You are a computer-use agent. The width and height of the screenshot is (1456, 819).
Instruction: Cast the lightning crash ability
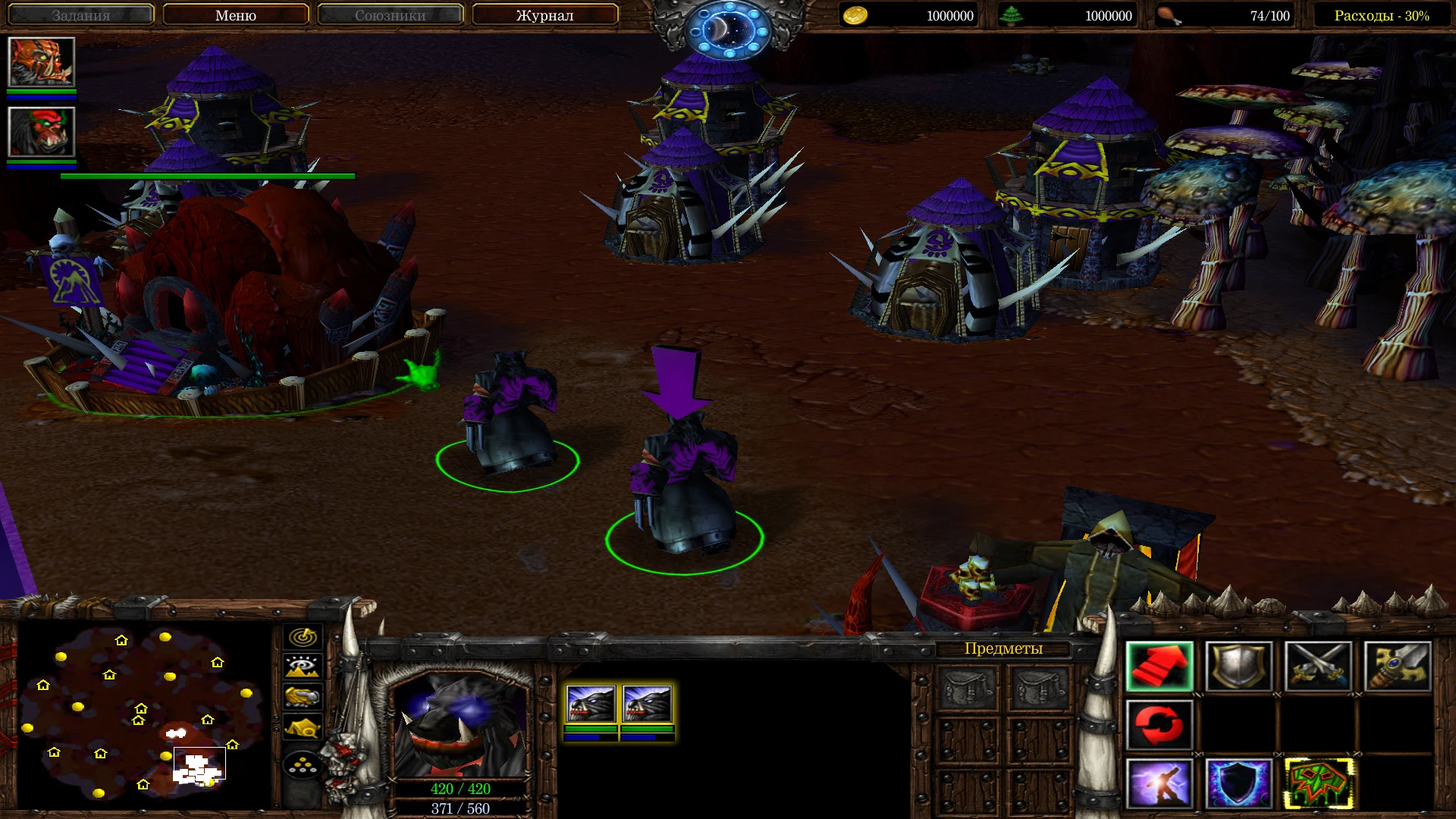[1159, 785]
